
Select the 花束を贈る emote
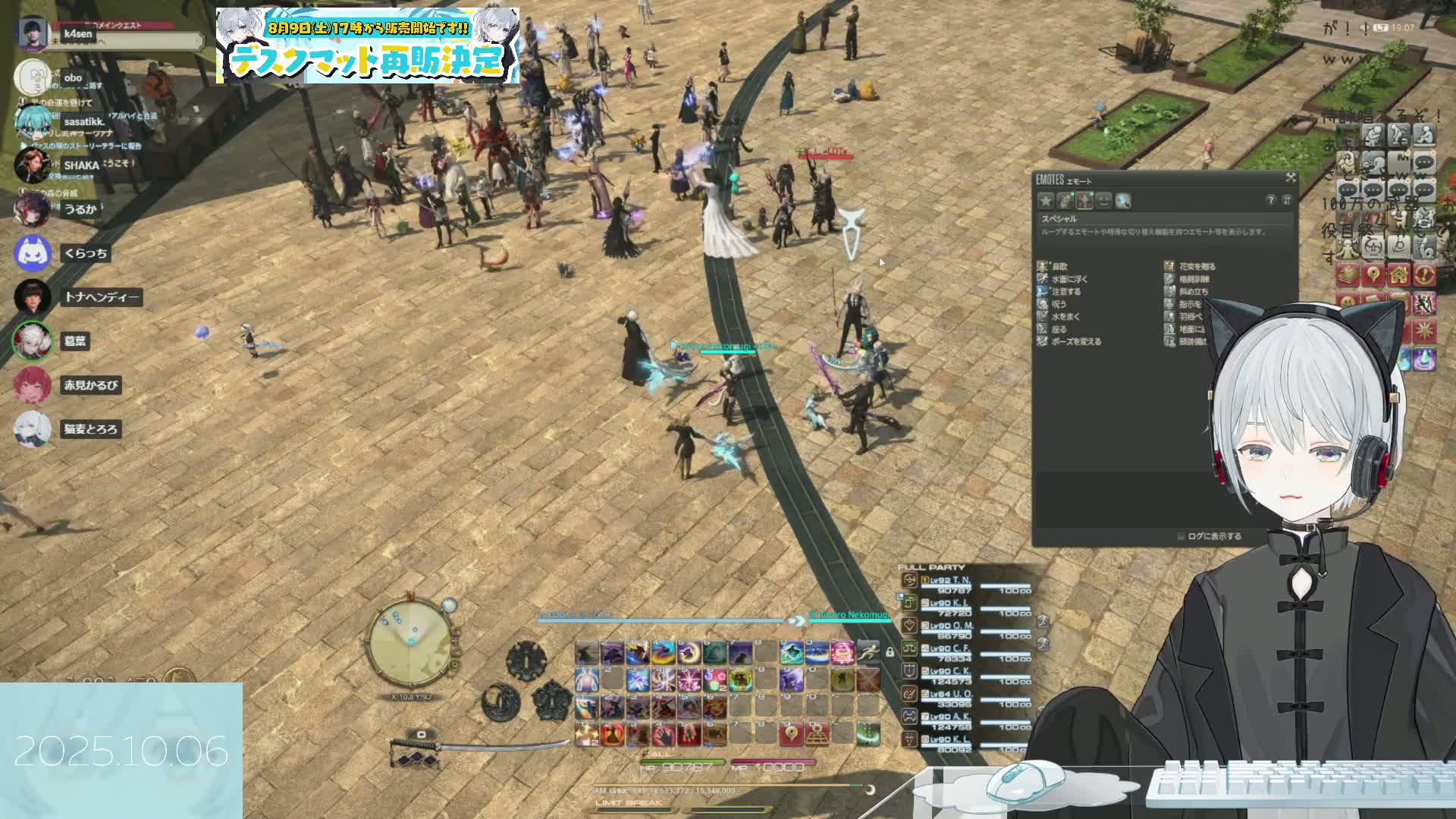(1197, 267)
